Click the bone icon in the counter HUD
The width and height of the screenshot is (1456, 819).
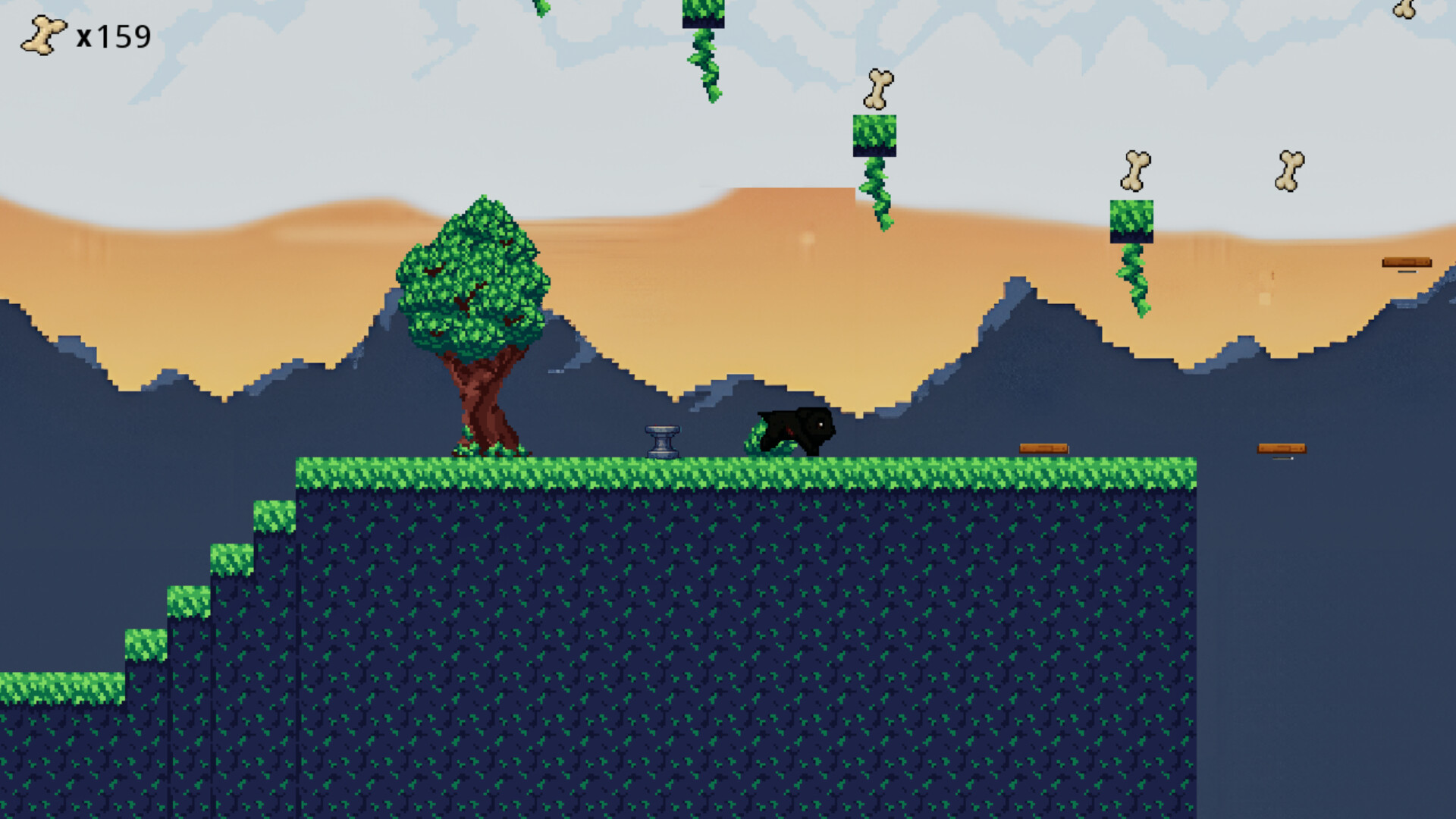(x=42, y=36)
